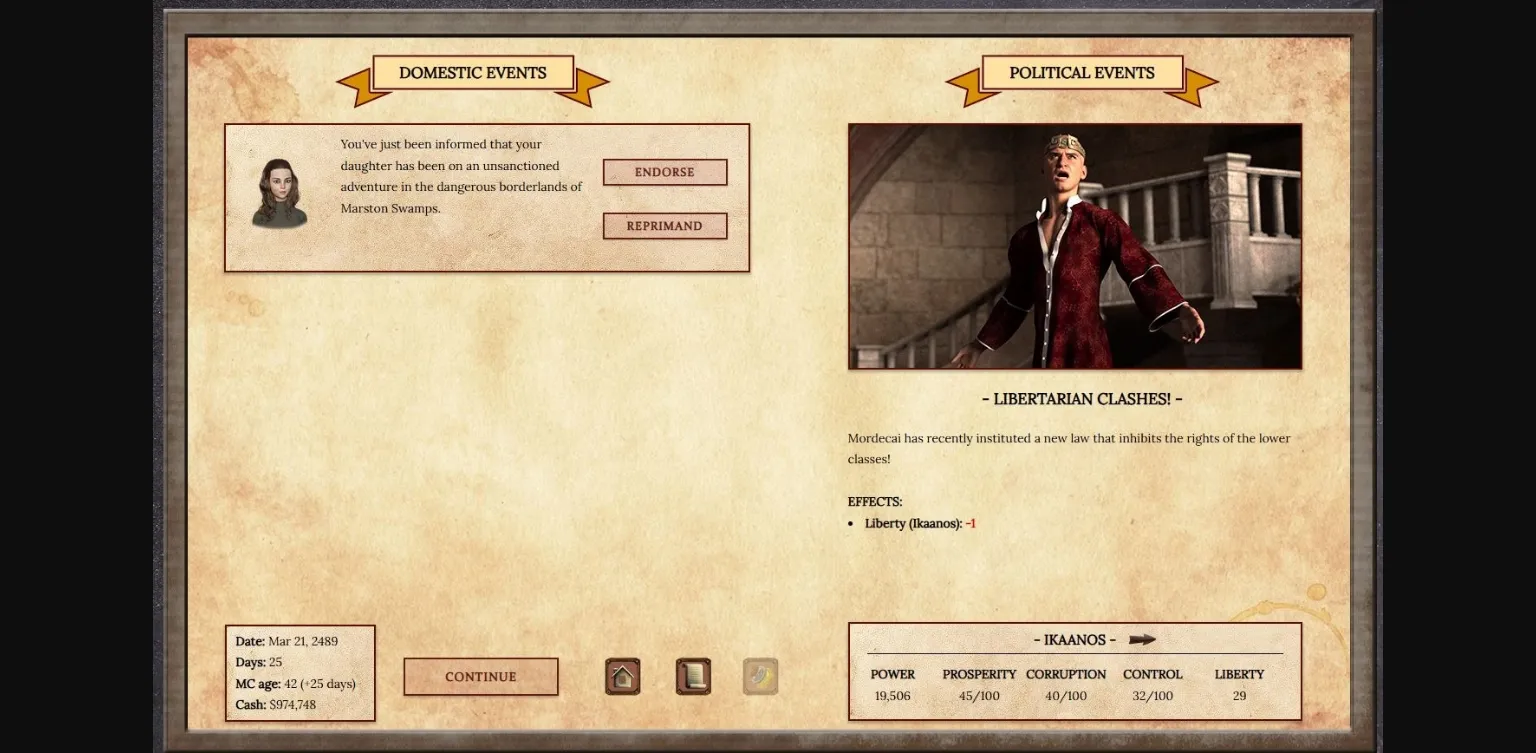Select the PROSPERITY stat showing 45/100
Screen dimensions: 1536x753
978,695
